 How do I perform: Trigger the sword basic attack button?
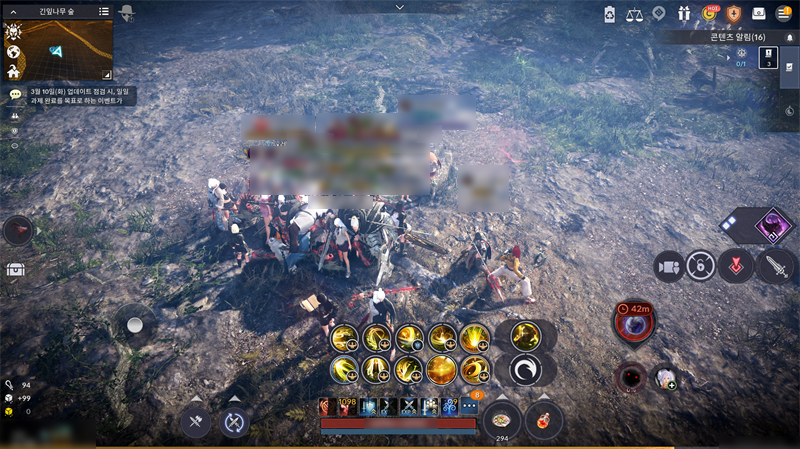(x=776, y=266)
